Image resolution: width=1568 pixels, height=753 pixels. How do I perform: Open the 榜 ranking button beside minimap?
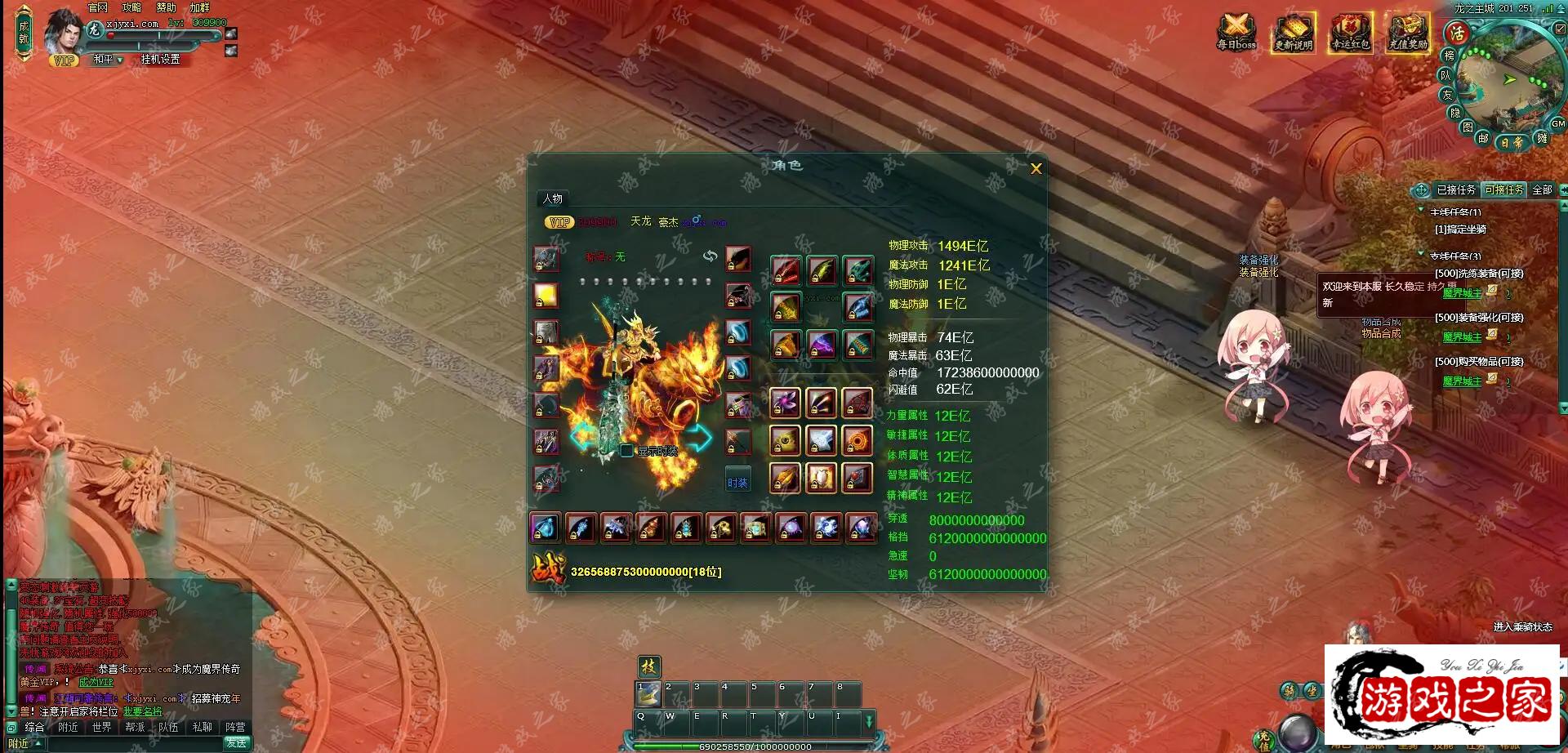click(1449, 56)
